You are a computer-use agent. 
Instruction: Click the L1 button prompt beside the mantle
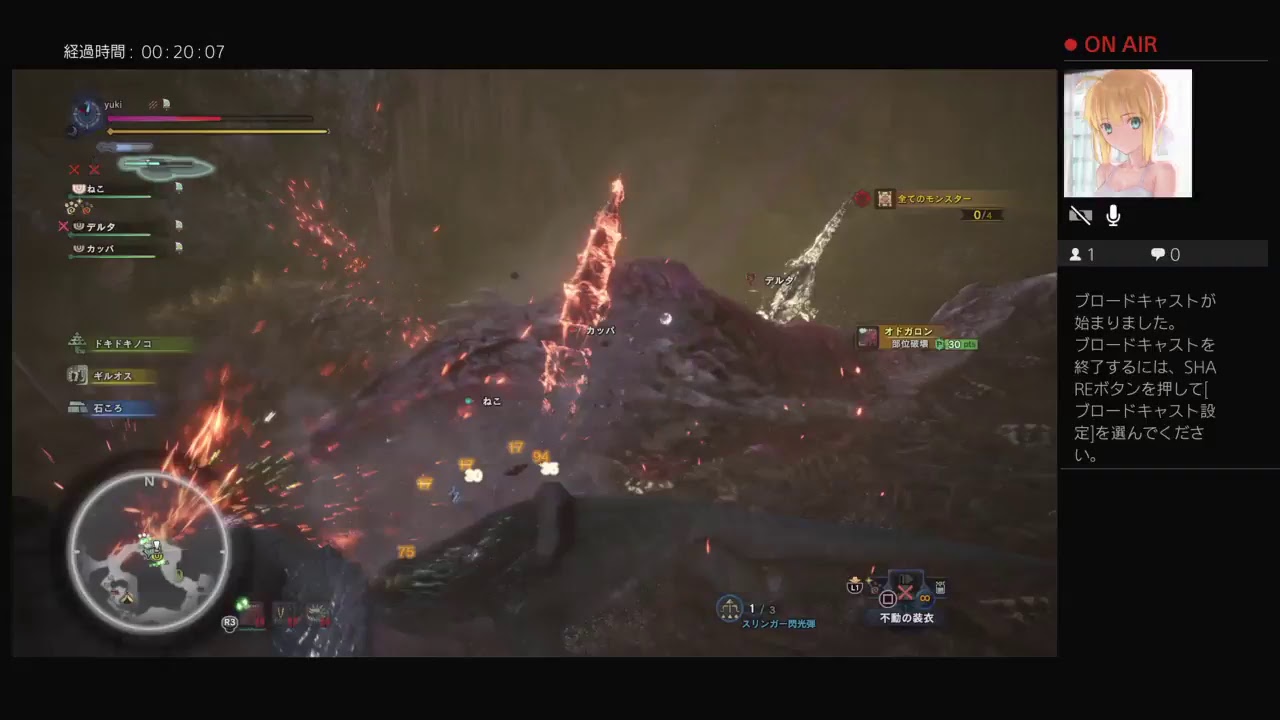click(855, 588)
